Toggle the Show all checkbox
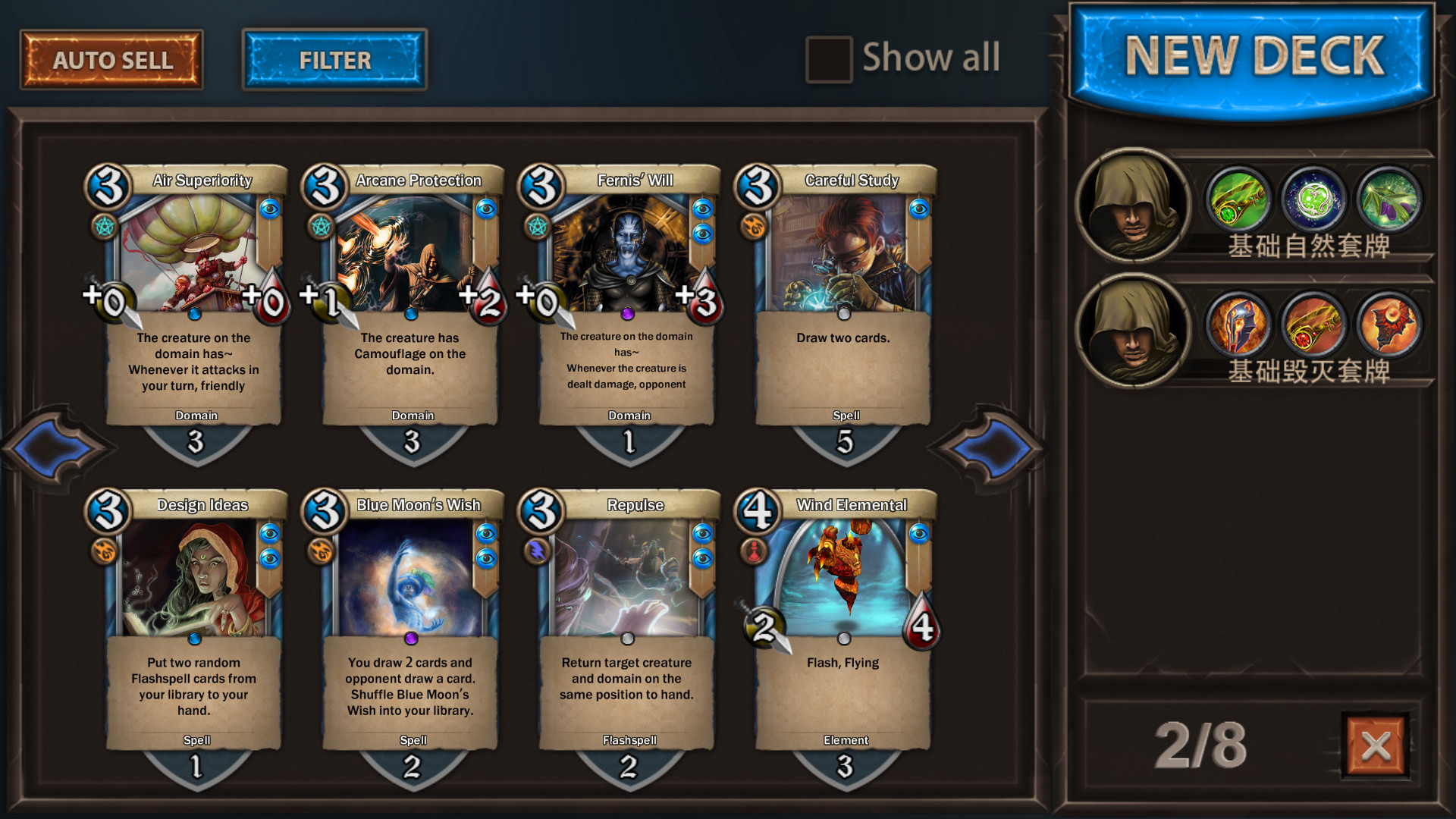The image size is (1456, 819). pyautogui.click(x=828, y=59)
